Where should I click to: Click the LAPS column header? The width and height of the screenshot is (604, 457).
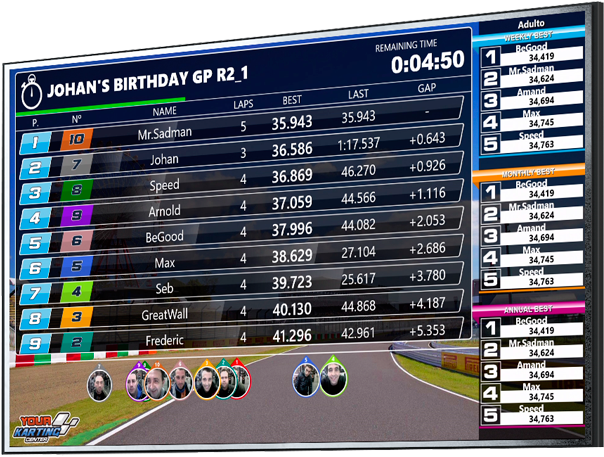coord(243,103)
